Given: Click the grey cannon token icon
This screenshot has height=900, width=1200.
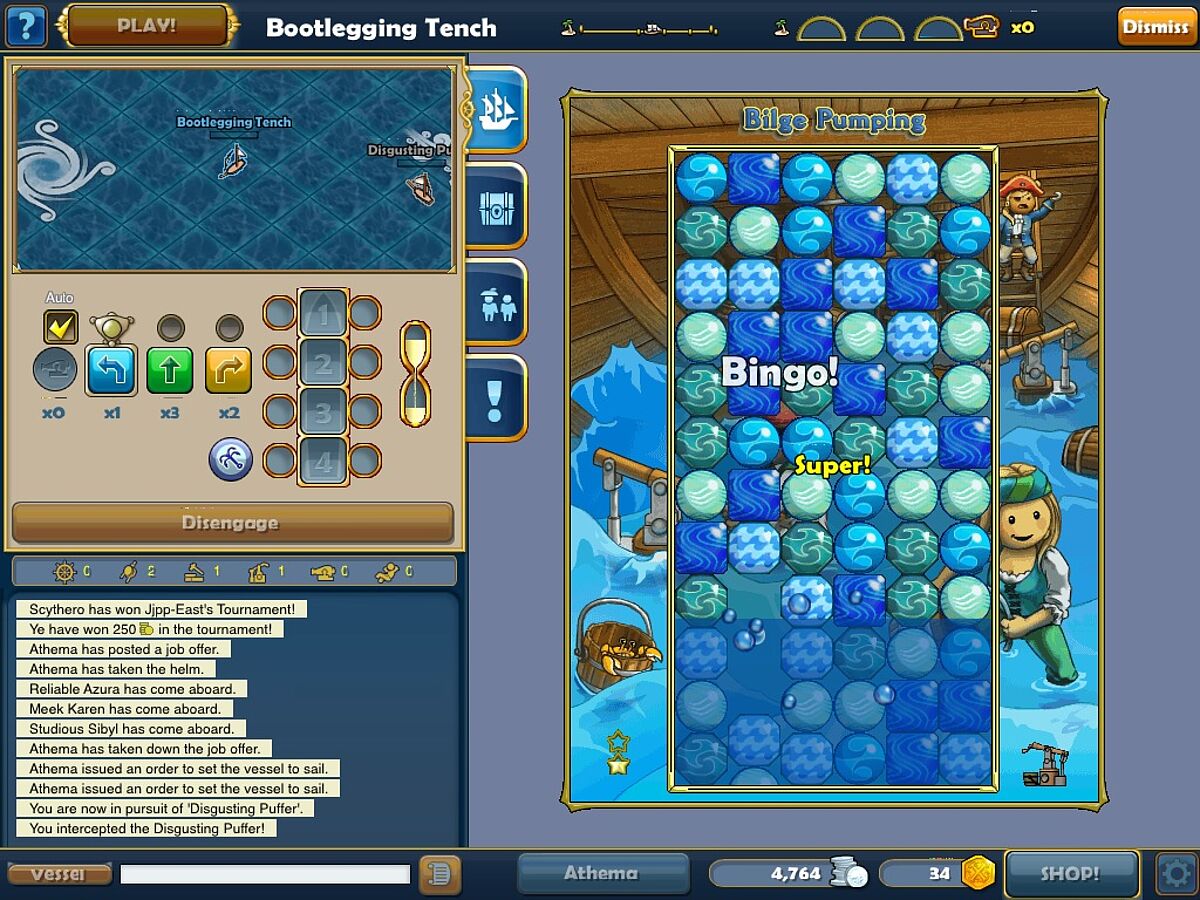Looking at the screenshot, I should (x=54, y=370).
